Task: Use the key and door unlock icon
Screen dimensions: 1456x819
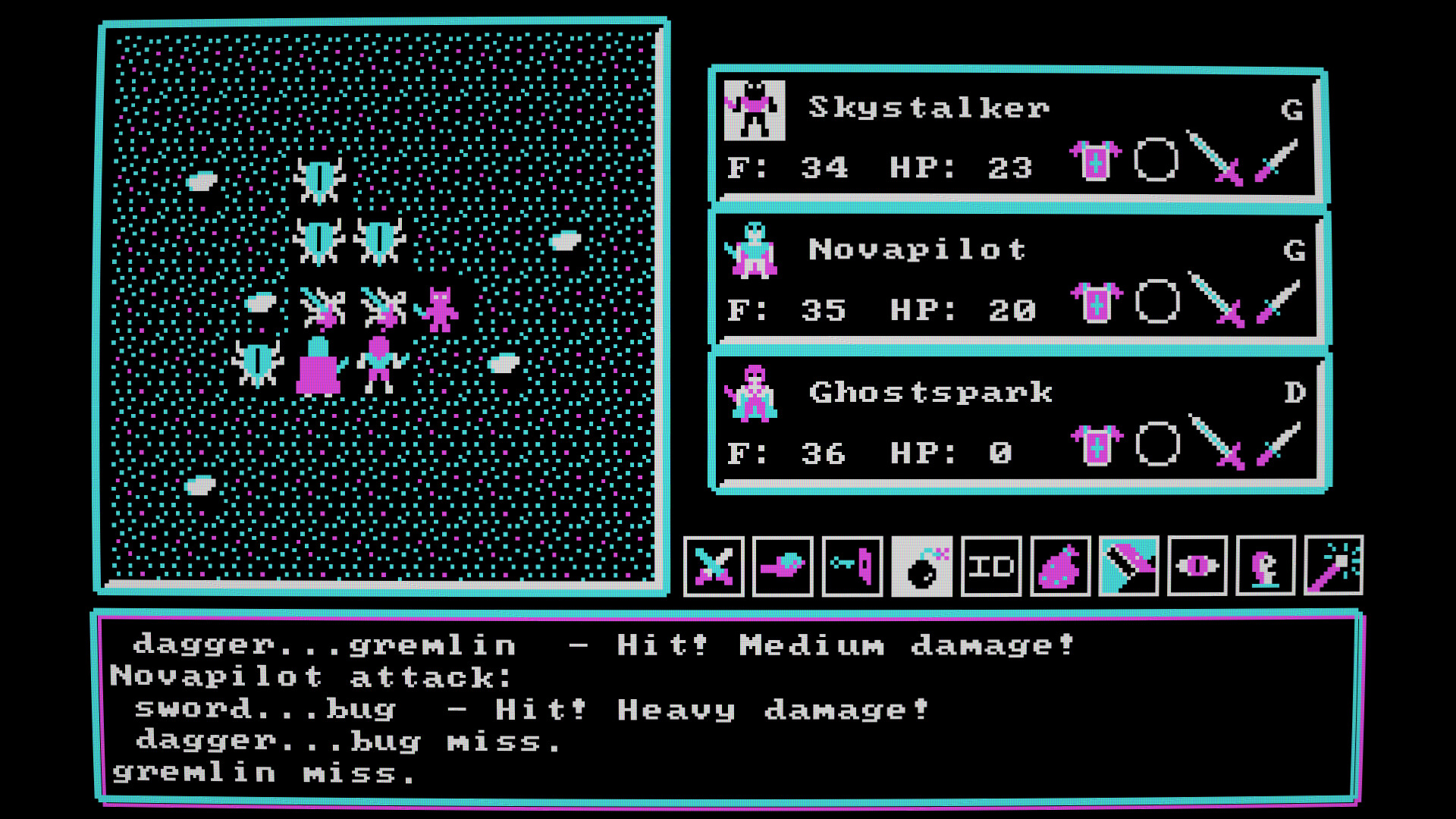Action: click(852, 567)
